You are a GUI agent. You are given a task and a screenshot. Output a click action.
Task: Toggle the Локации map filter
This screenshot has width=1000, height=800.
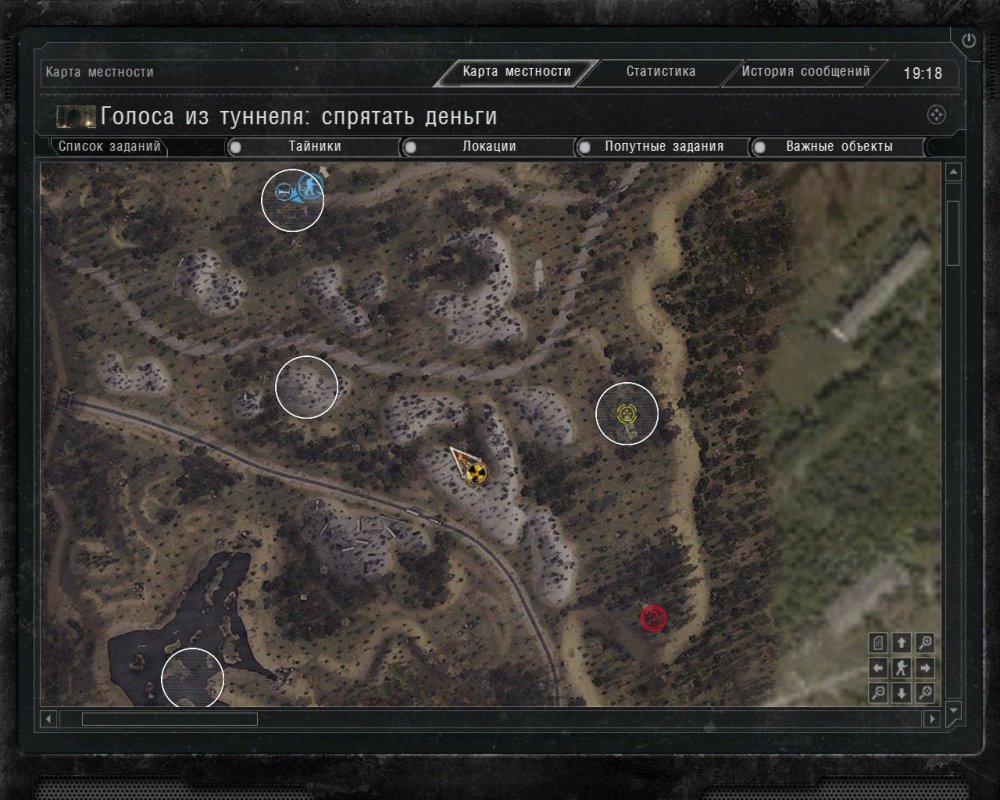489,147
